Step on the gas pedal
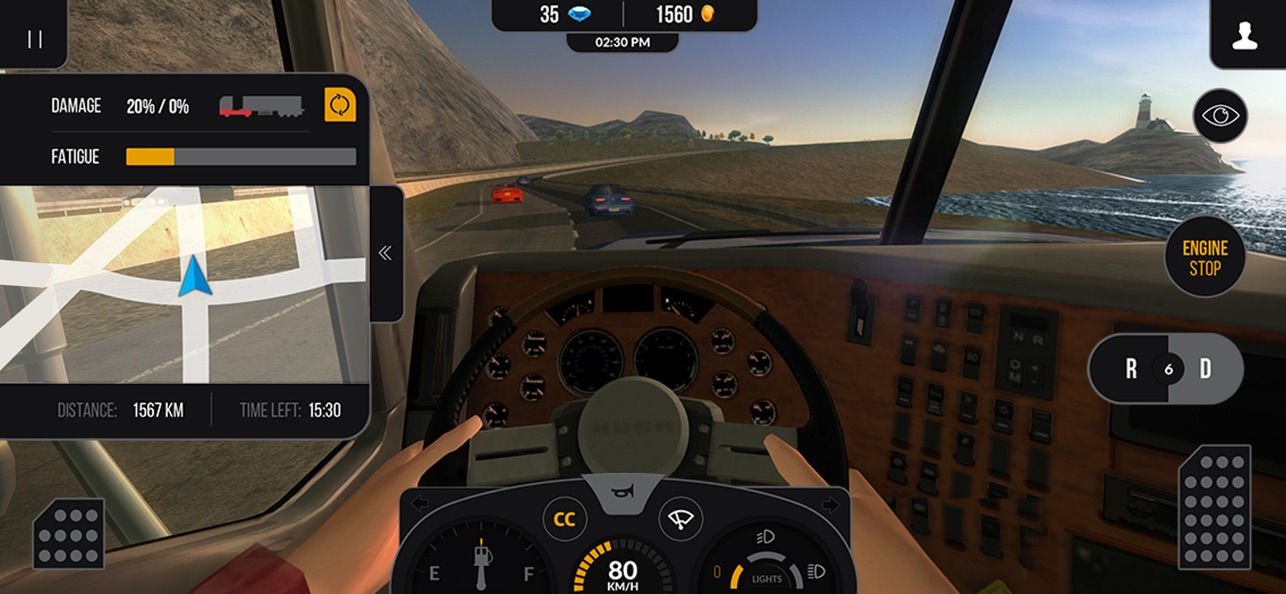Screen dimensions: 1286x594 (1214, 507)
